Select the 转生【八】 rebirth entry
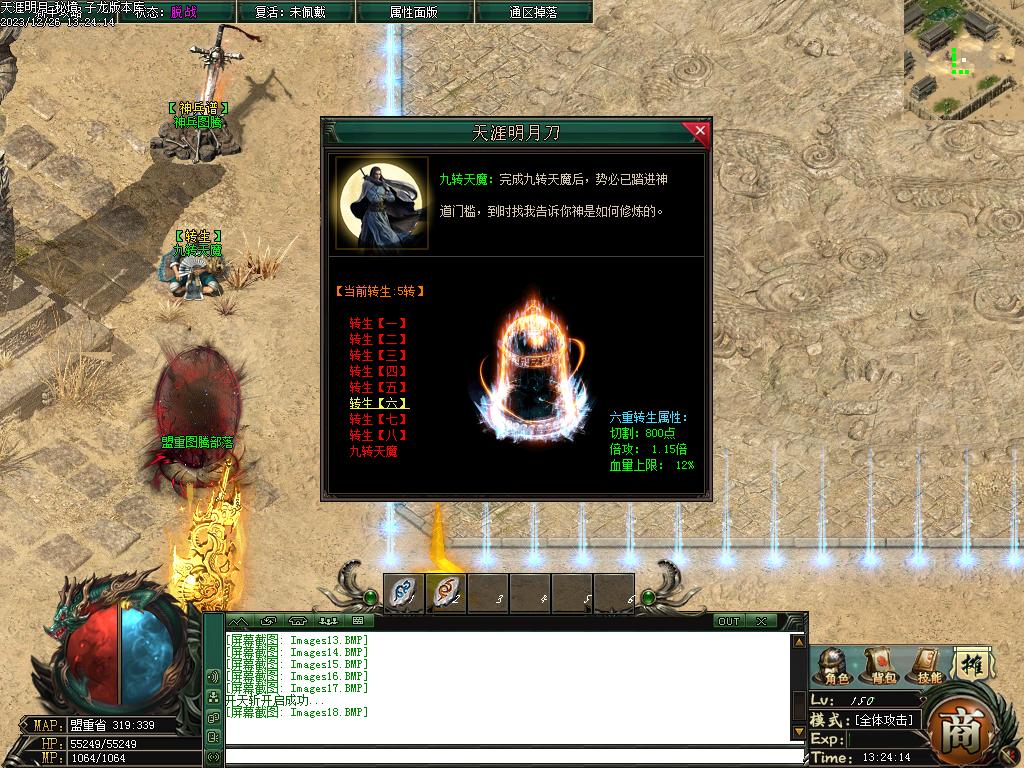Screen dimensions: 1024x768 [x=378, y=435]
